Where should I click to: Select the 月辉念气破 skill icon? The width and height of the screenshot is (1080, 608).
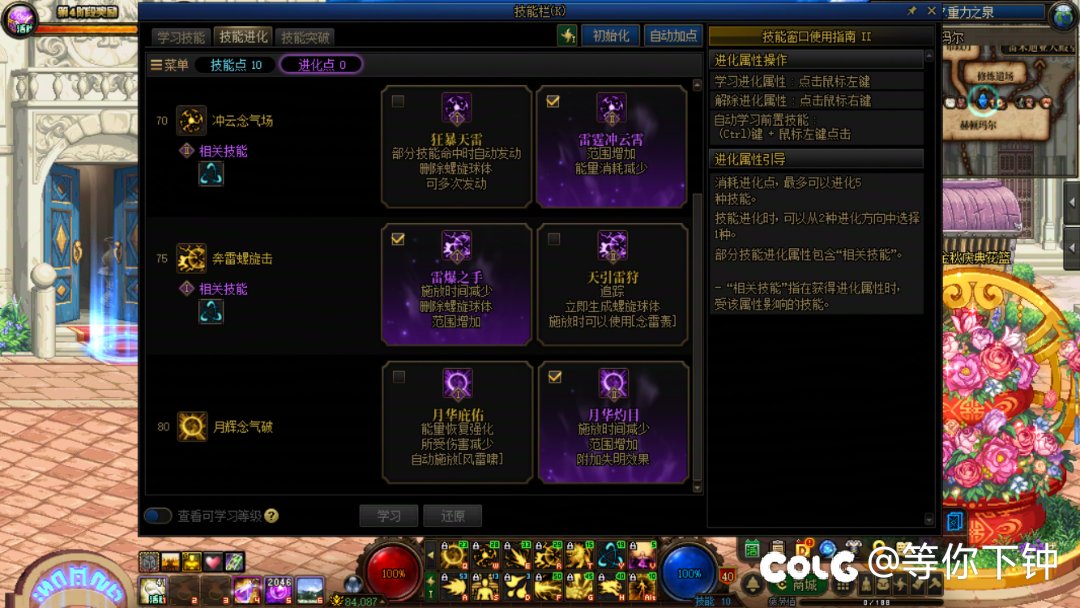point(191,426)
